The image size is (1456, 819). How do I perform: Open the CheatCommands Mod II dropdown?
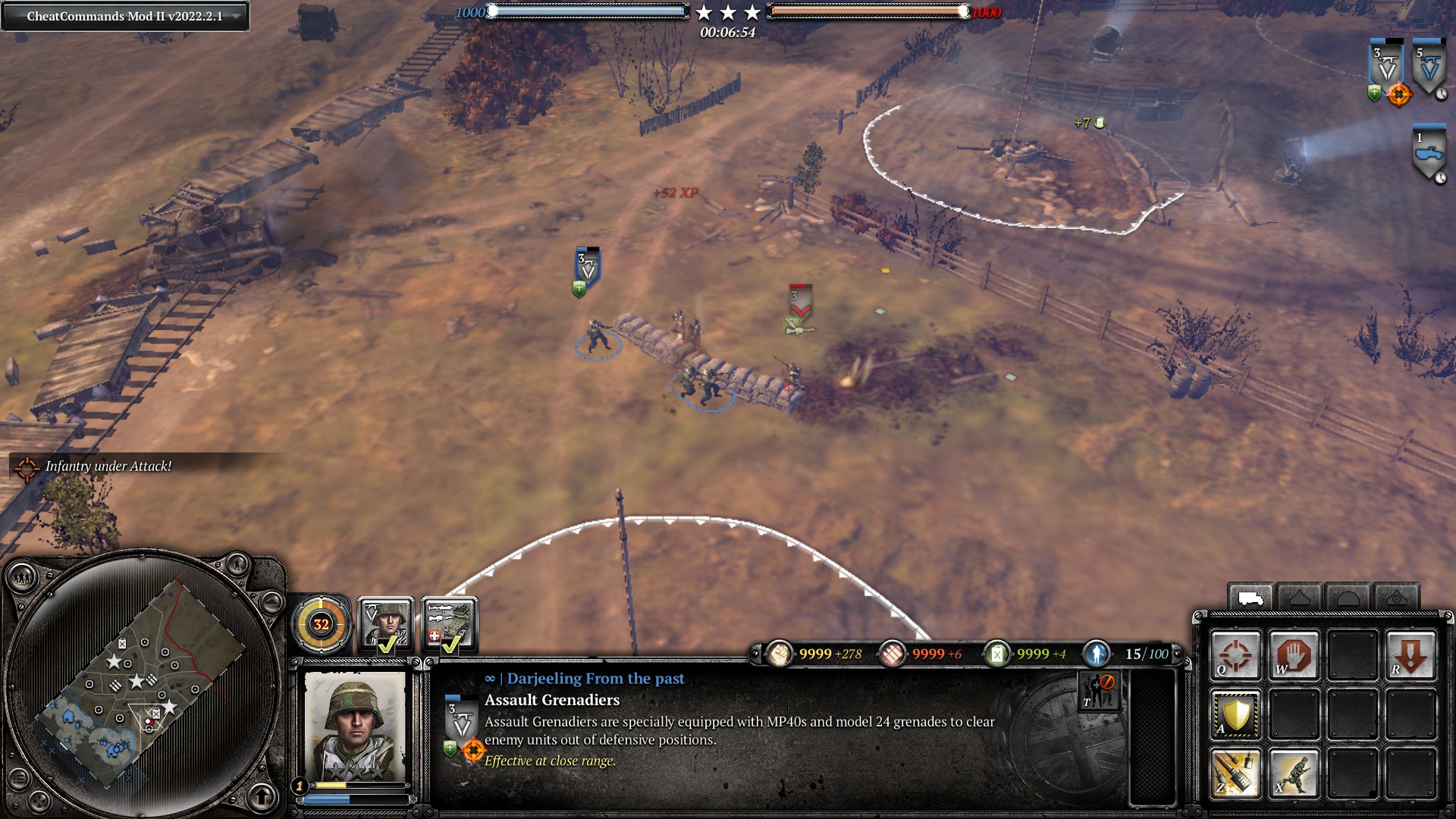pyautogui.click(x=125, y=16)
